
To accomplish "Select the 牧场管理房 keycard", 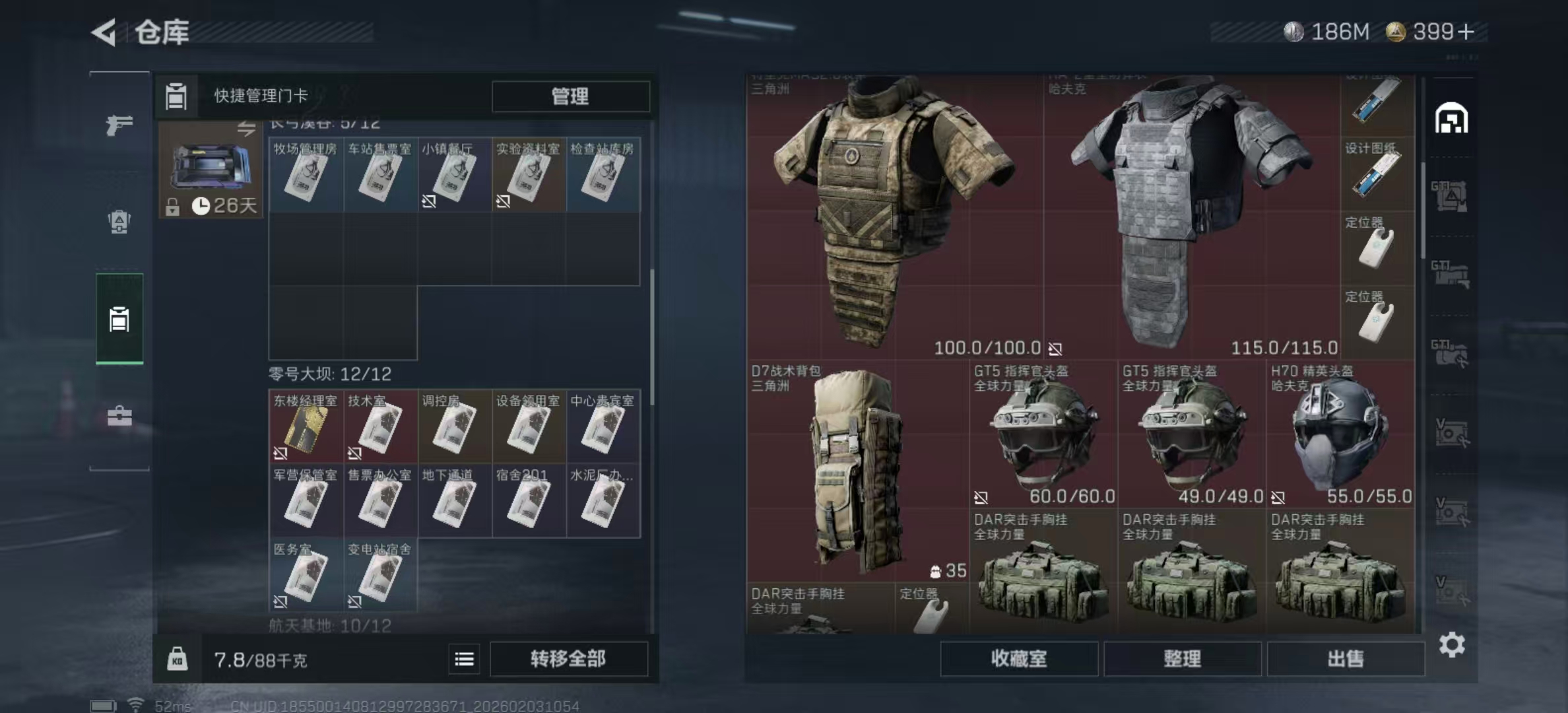I will tap(306, 174).
